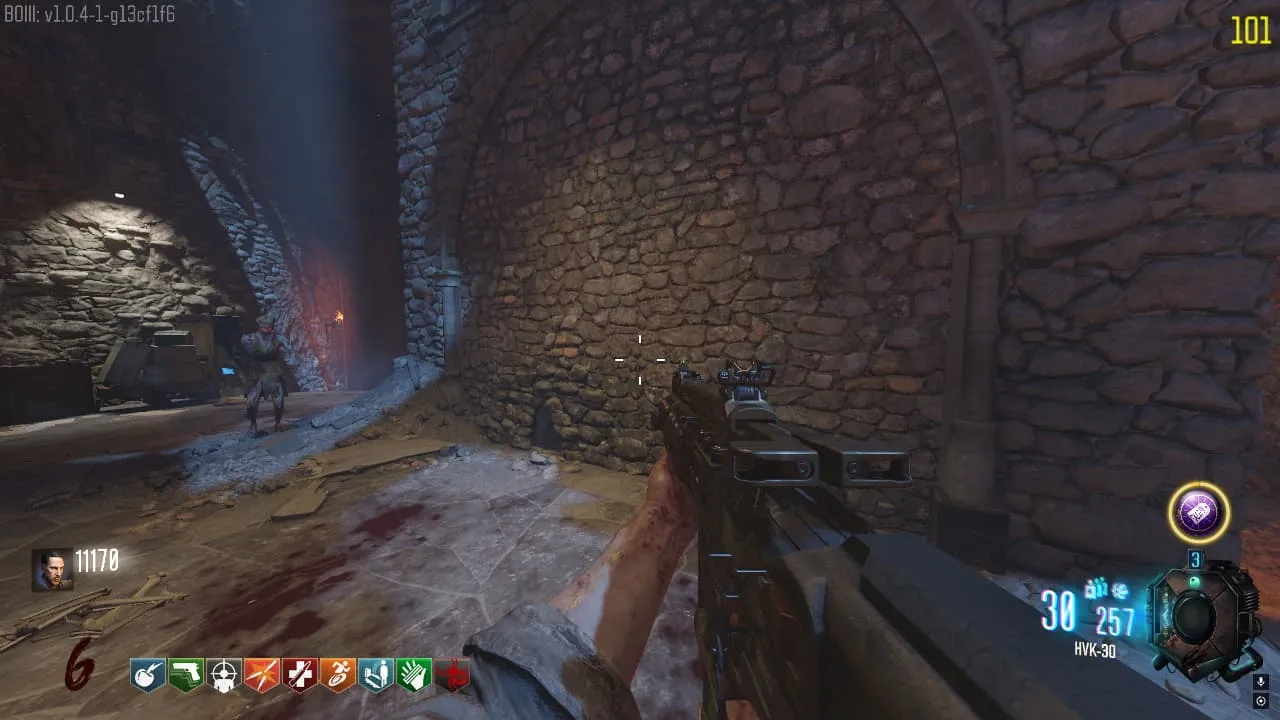The width and height of the screenshot is (1280, 720).
Task: Click the green Mule Kick pistol perk
Action: [186, 675]
